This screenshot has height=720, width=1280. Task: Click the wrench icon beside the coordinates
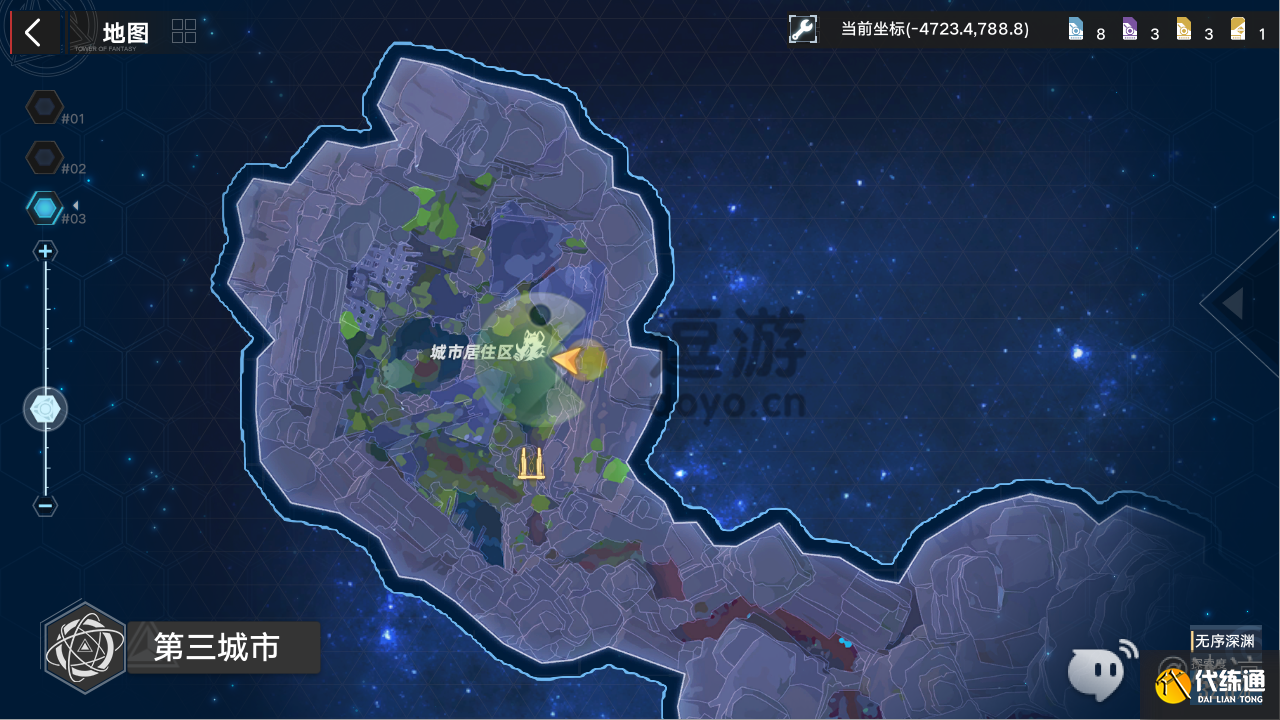tap(801, 29)
